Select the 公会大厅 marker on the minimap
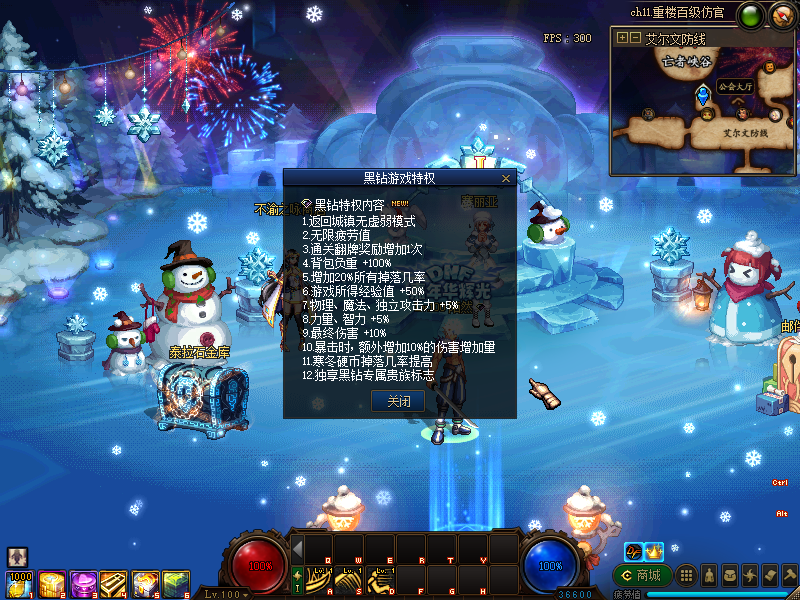The width and height of the screenshot is (800, 600). (703, 95)
